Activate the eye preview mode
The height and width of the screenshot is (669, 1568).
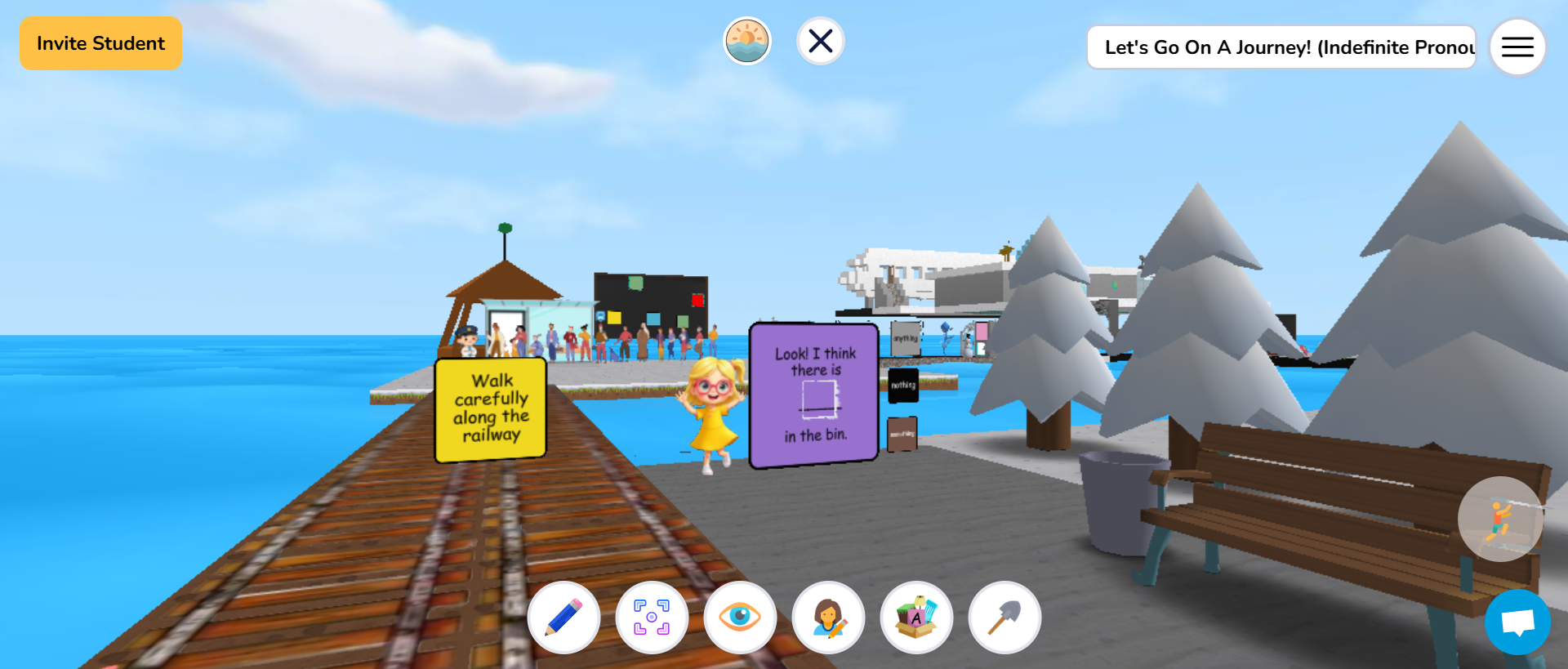[740, 618]
